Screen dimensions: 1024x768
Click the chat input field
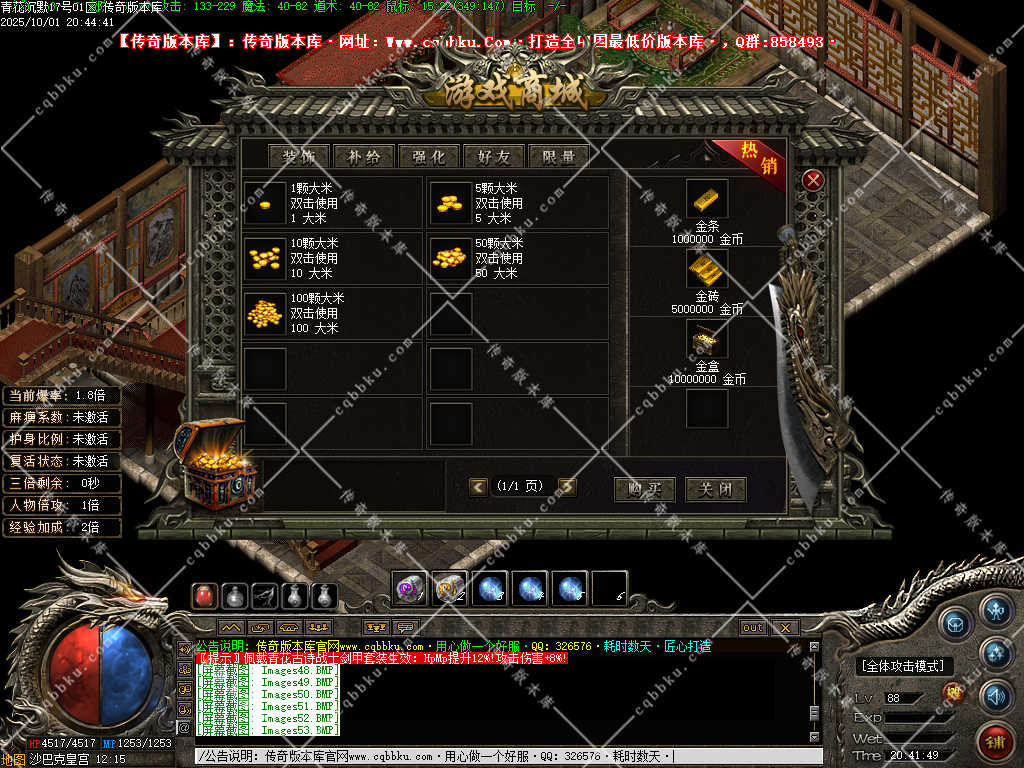click(500, 757)
